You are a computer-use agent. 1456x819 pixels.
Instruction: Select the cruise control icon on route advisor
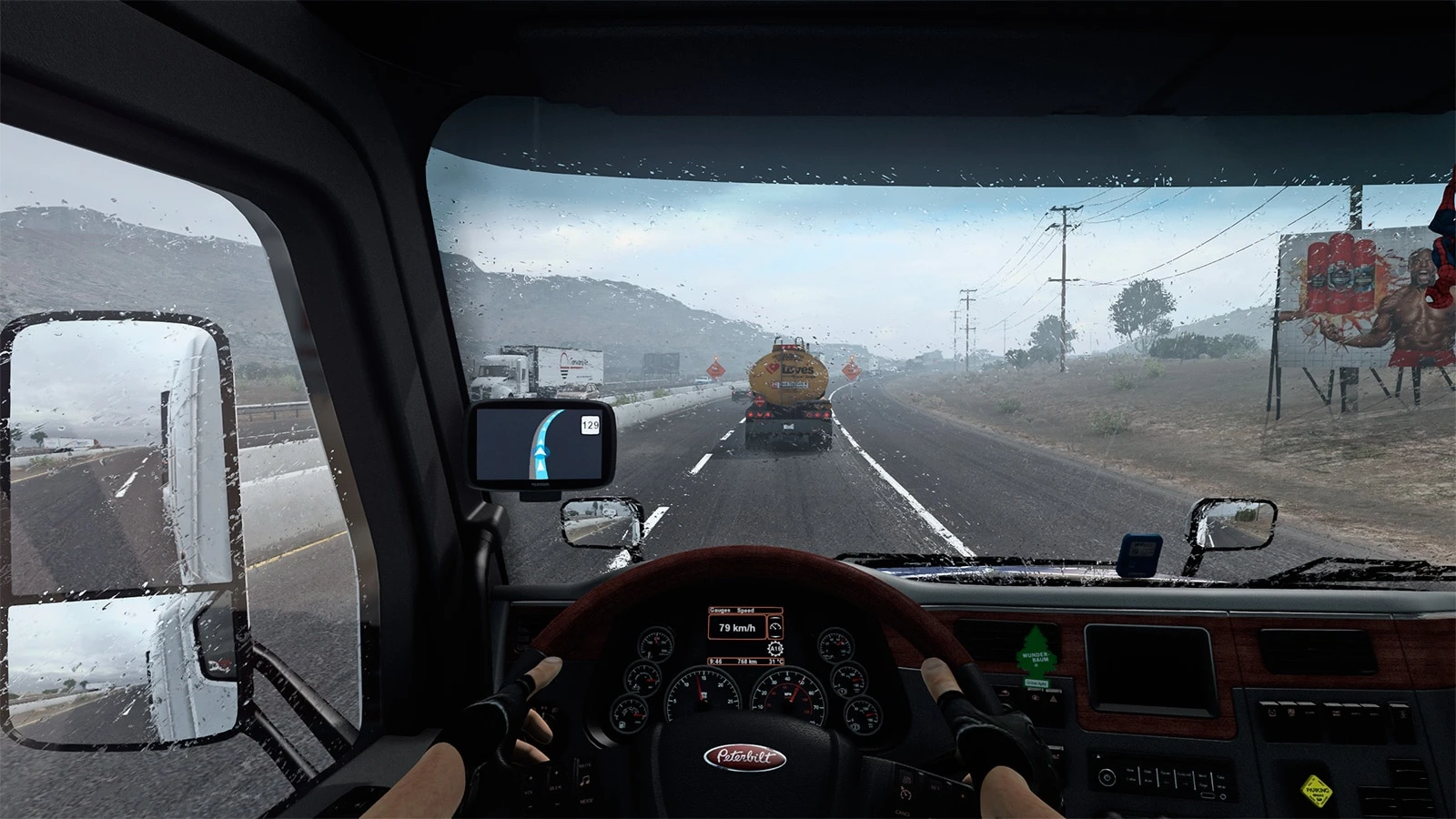(x=775, y=627)
